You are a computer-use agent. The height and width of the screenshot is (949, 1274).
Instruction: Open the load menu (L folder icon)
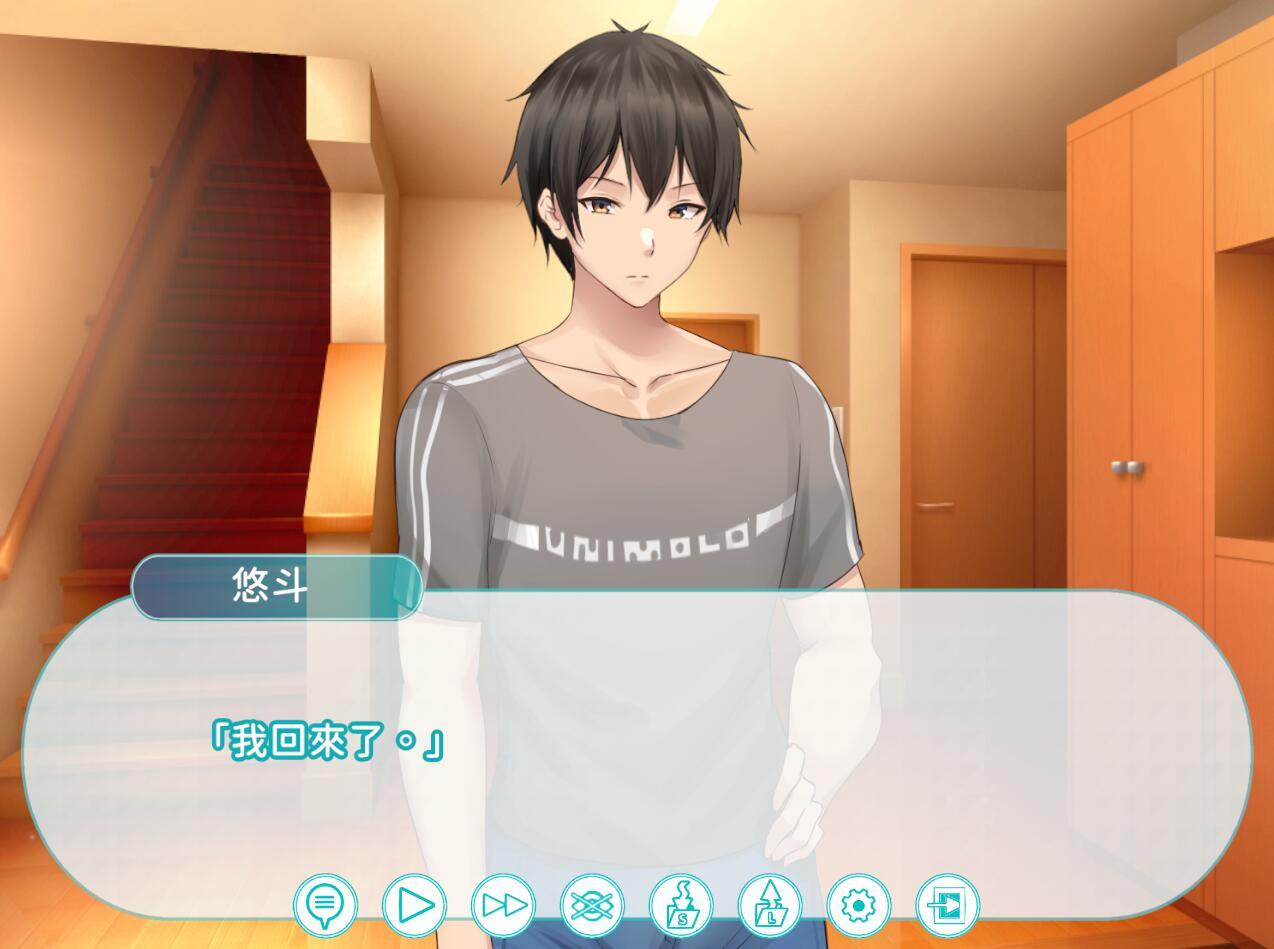point(770,906)
